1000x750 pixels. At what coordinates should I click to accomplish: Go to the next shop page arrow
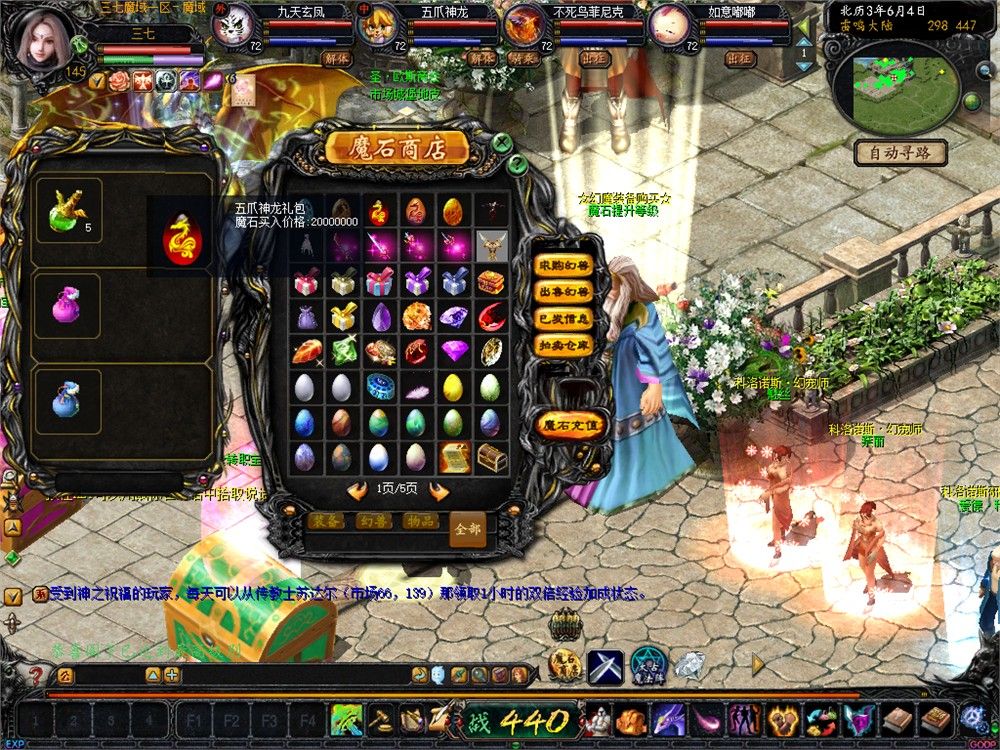pyautogui.click(x=438, y=490)
